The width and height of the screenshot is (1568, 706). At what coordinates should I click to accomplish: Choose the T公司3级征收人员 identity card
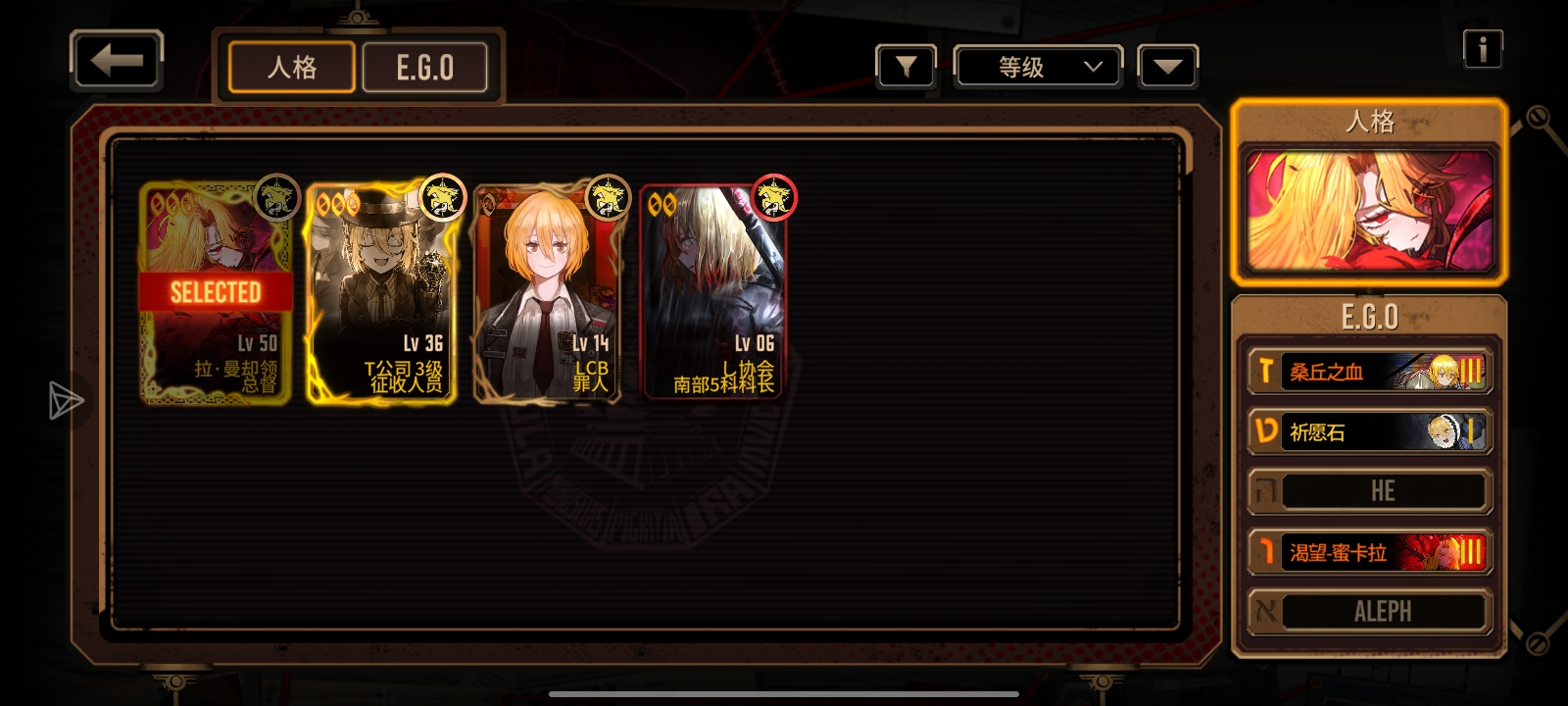click(381, 292)
